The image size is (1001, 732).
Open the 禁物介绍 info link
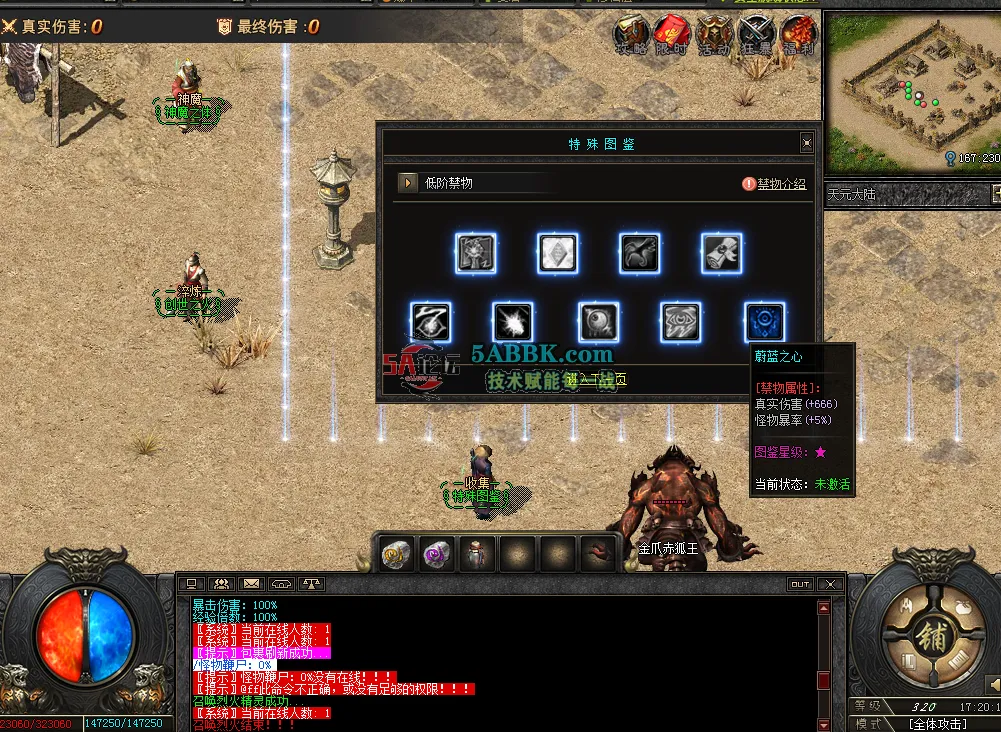point(775,184)
